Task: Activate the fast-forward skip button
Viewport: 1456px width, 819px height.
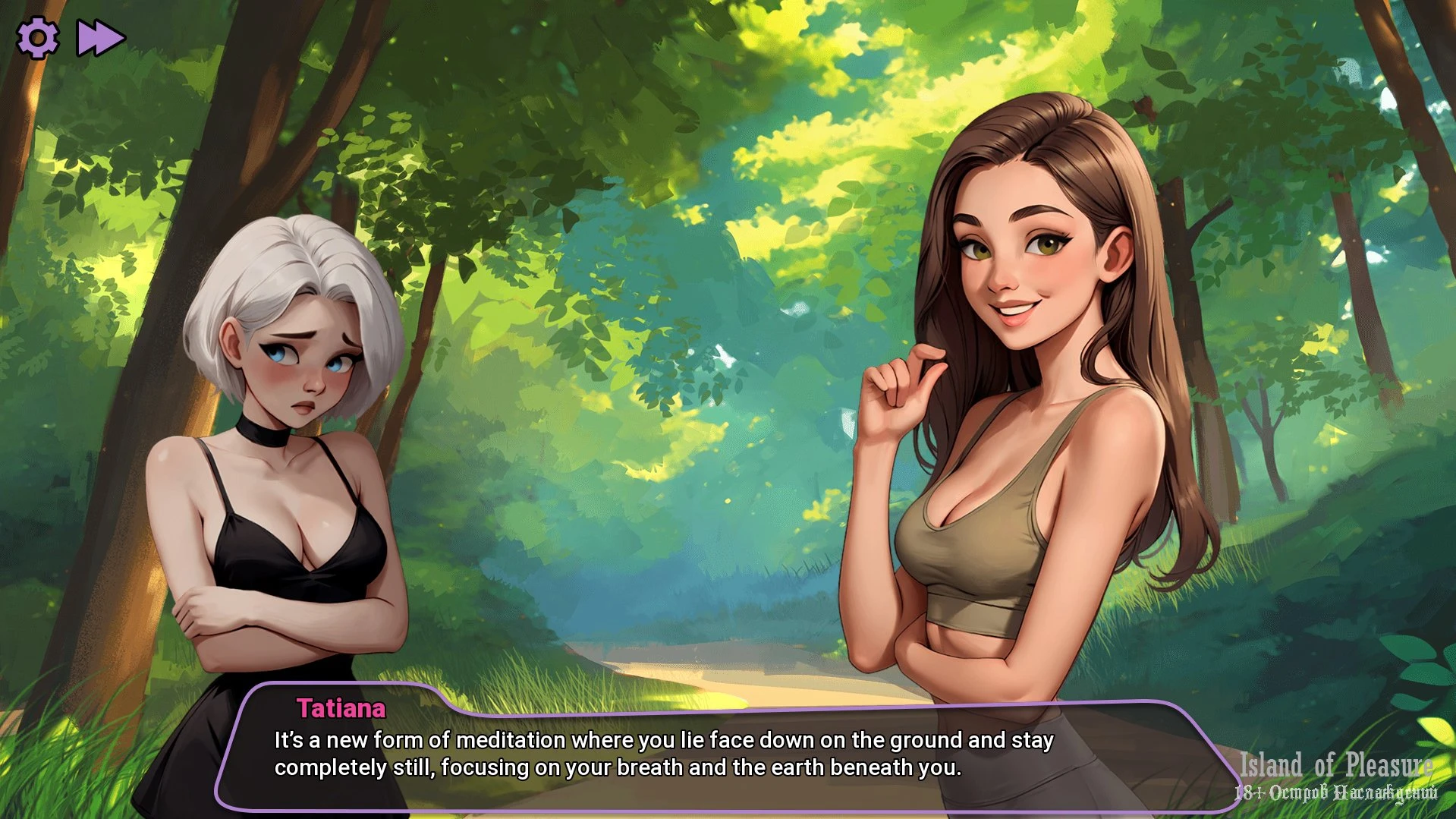Action: (100, 38)
